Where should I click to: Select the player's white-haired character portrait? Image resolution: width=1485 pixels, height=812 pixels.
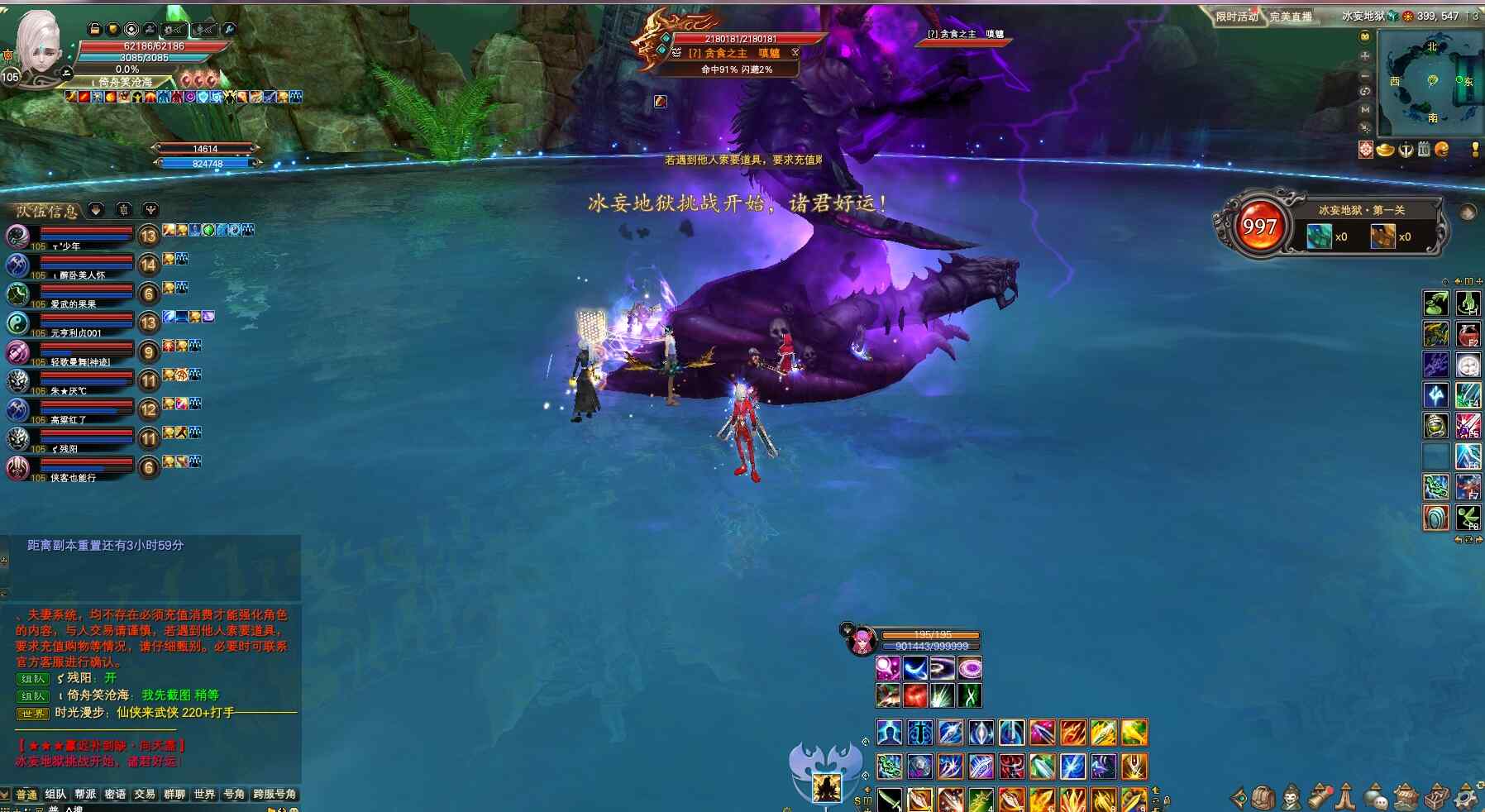39,45
